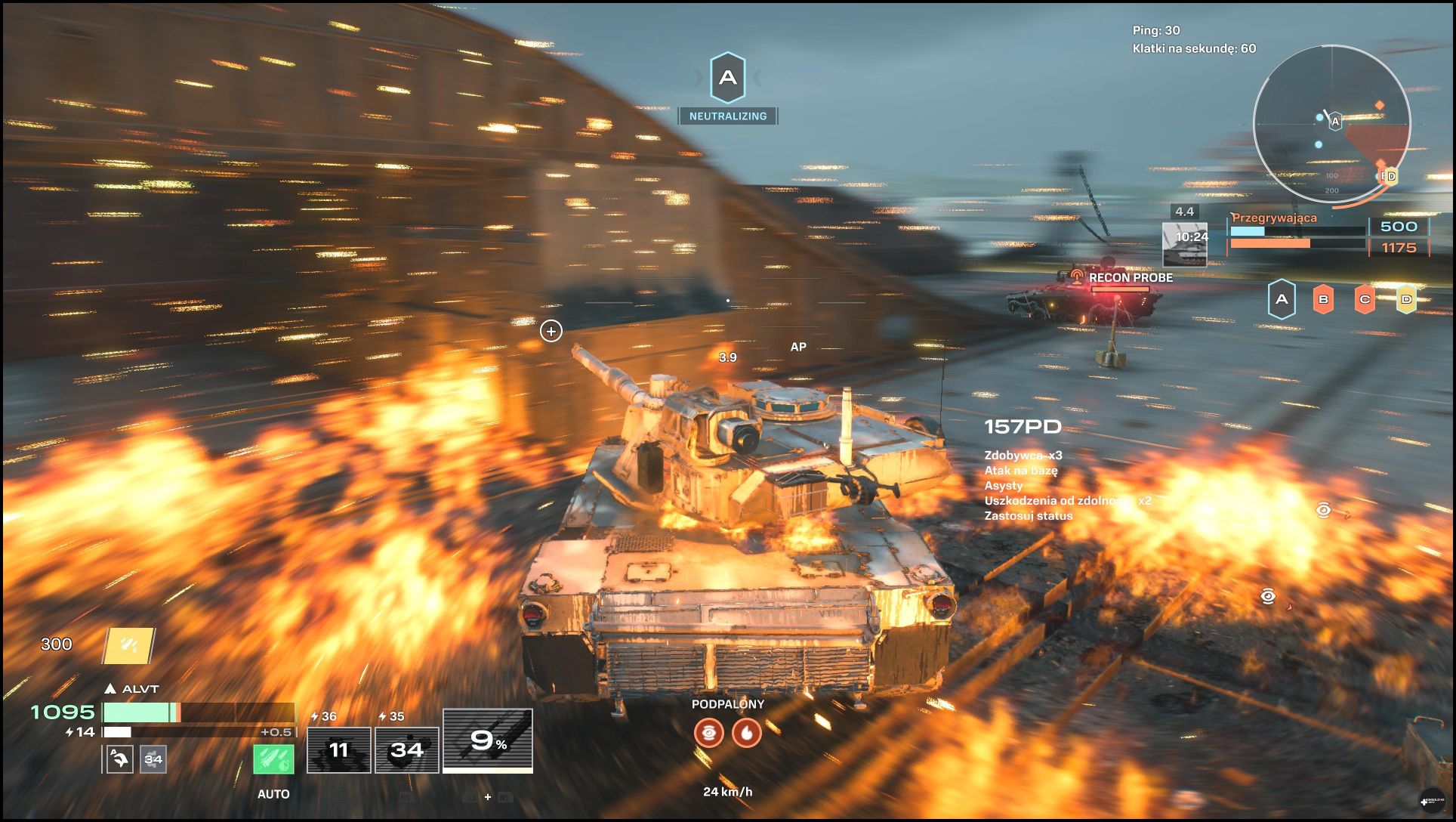Click the flame burning status icon
The image size is (1456, 822).
747,732
